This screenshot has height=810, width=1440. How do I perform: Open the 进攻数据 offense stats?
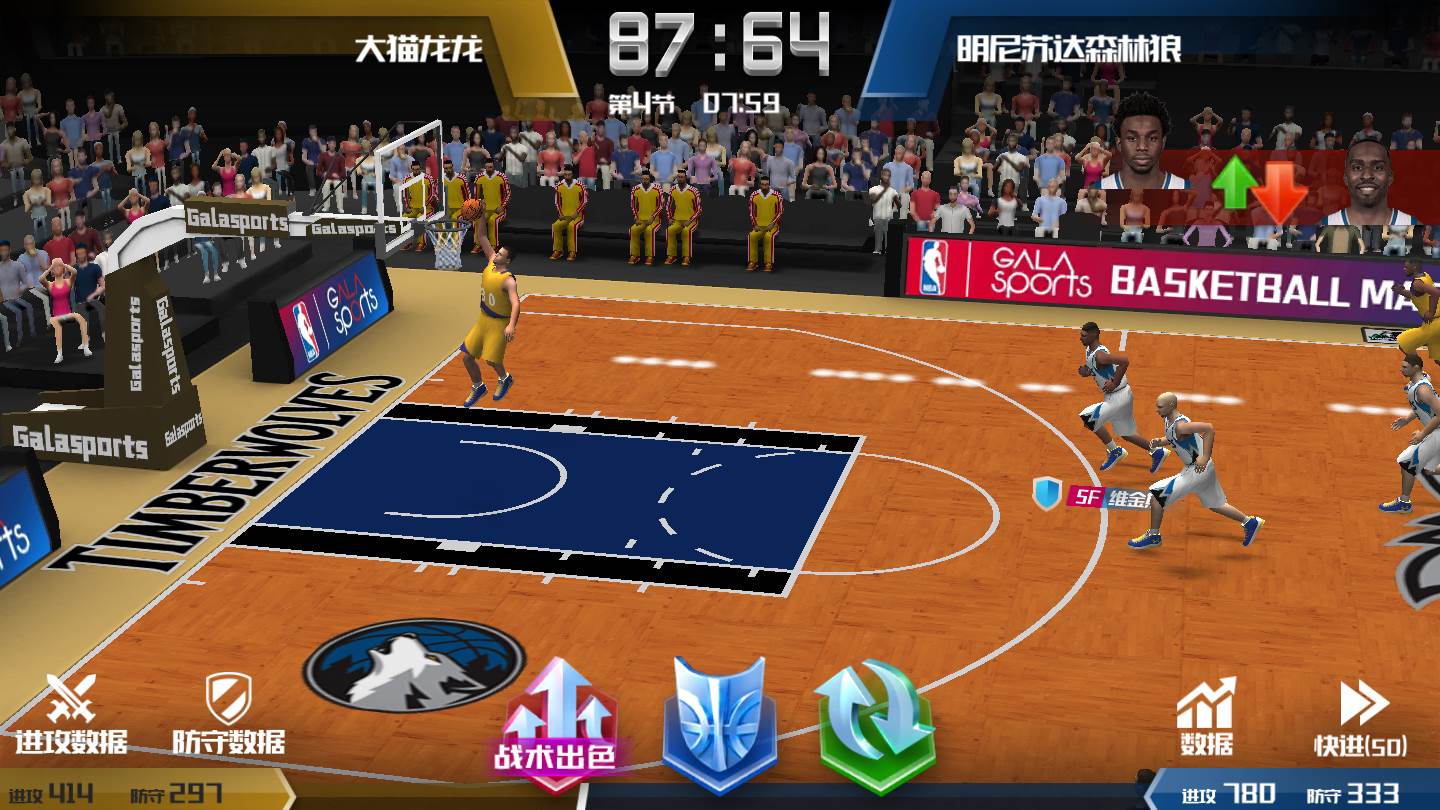click(71, 713)
